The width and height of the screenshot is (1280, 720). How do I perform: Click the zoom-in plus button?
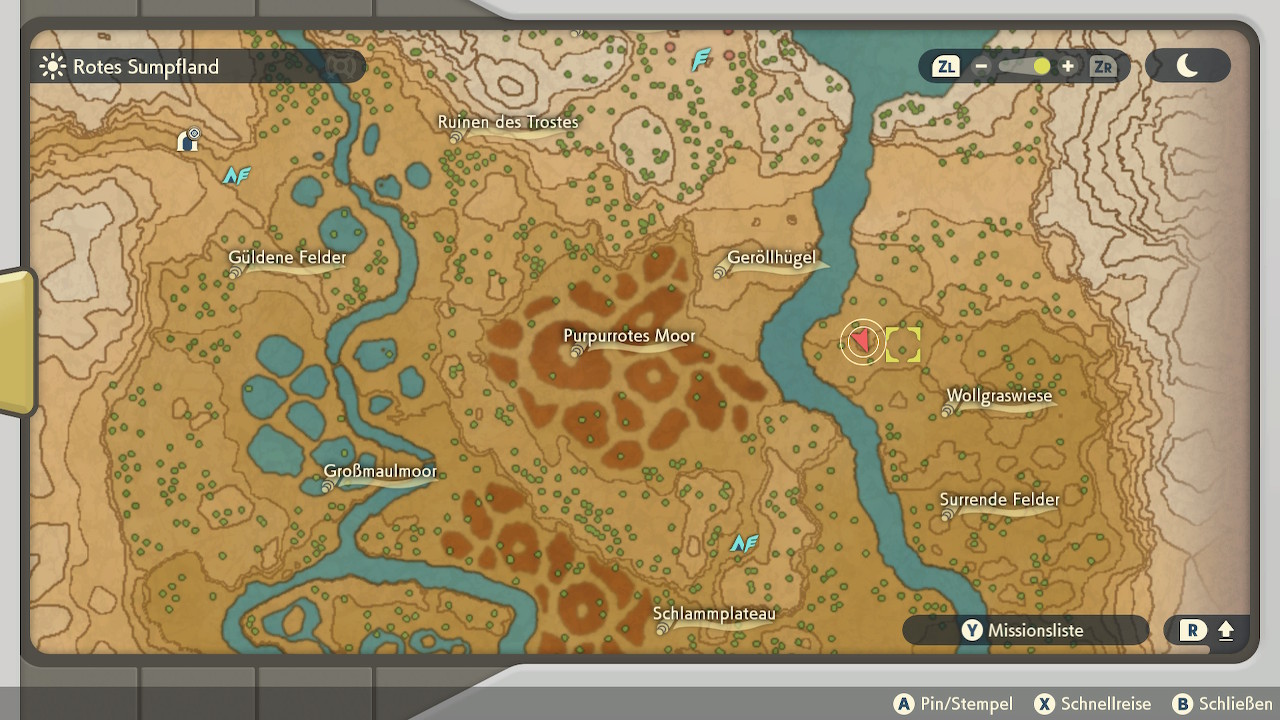point(1068,67)
